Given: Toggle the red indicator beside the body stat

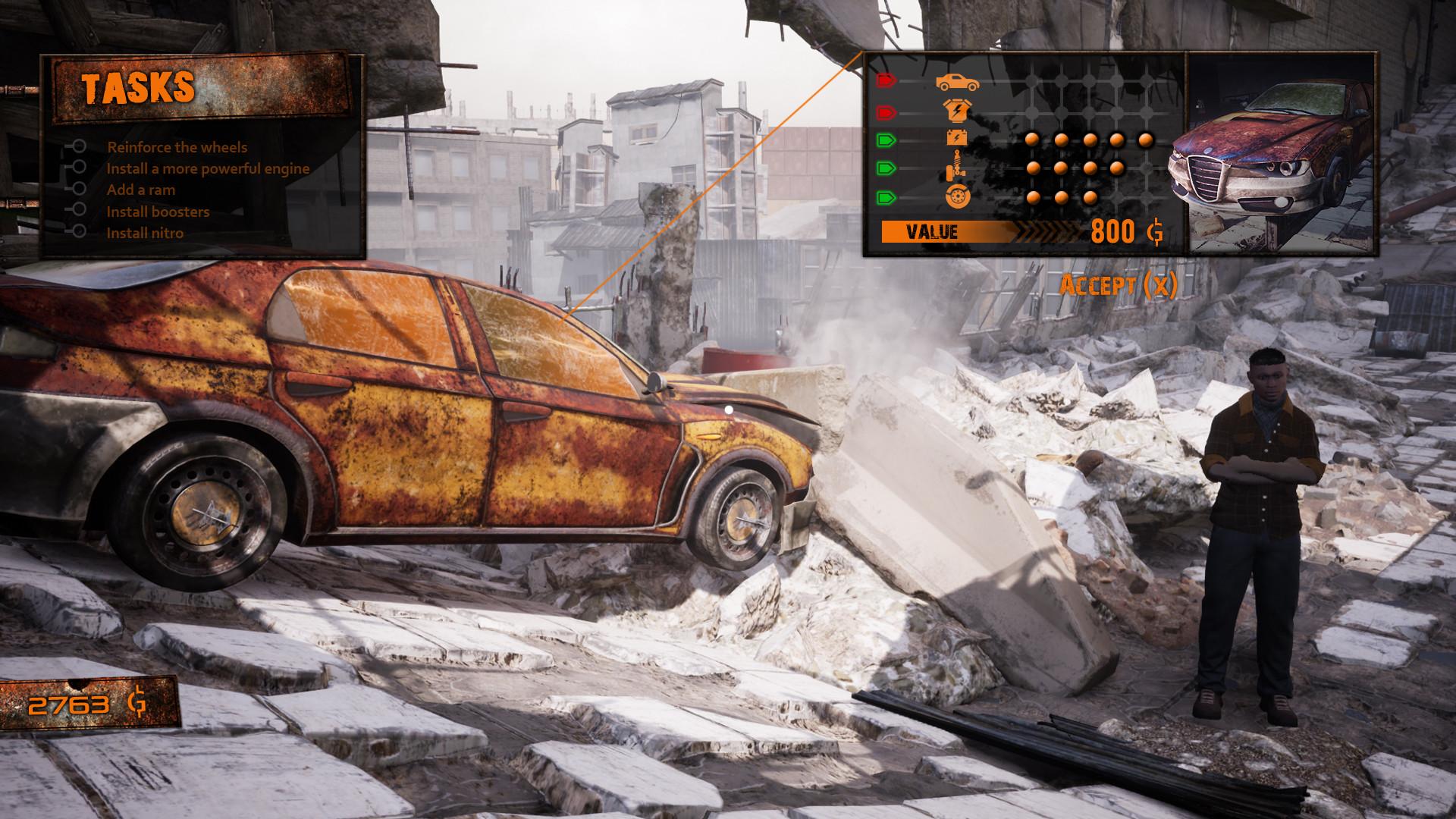Looking at the screenshot, I should [x=886, y=81].
